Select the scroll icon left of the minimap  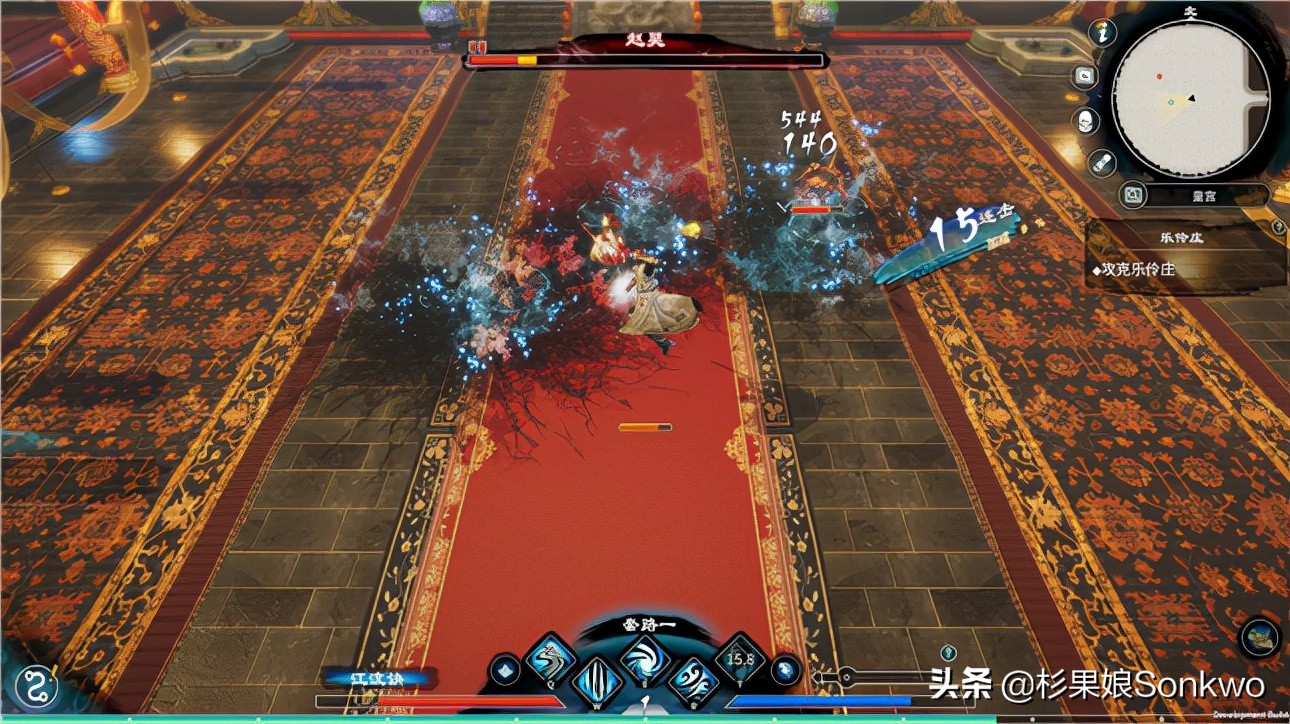1100,161
